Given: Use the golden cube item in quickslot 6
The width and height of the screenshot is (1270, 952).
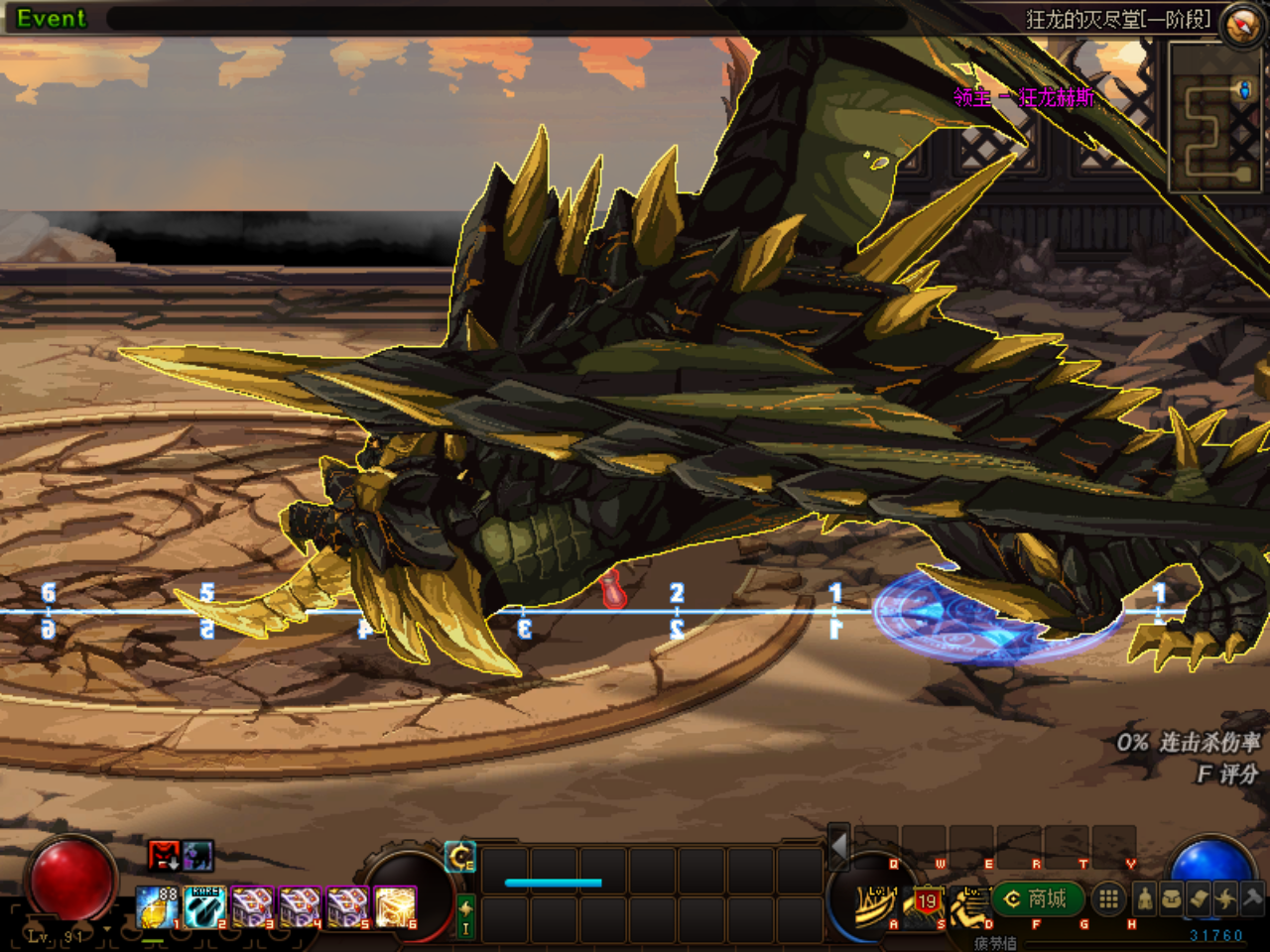Looking at the screenshot, I should pos(394,908).
